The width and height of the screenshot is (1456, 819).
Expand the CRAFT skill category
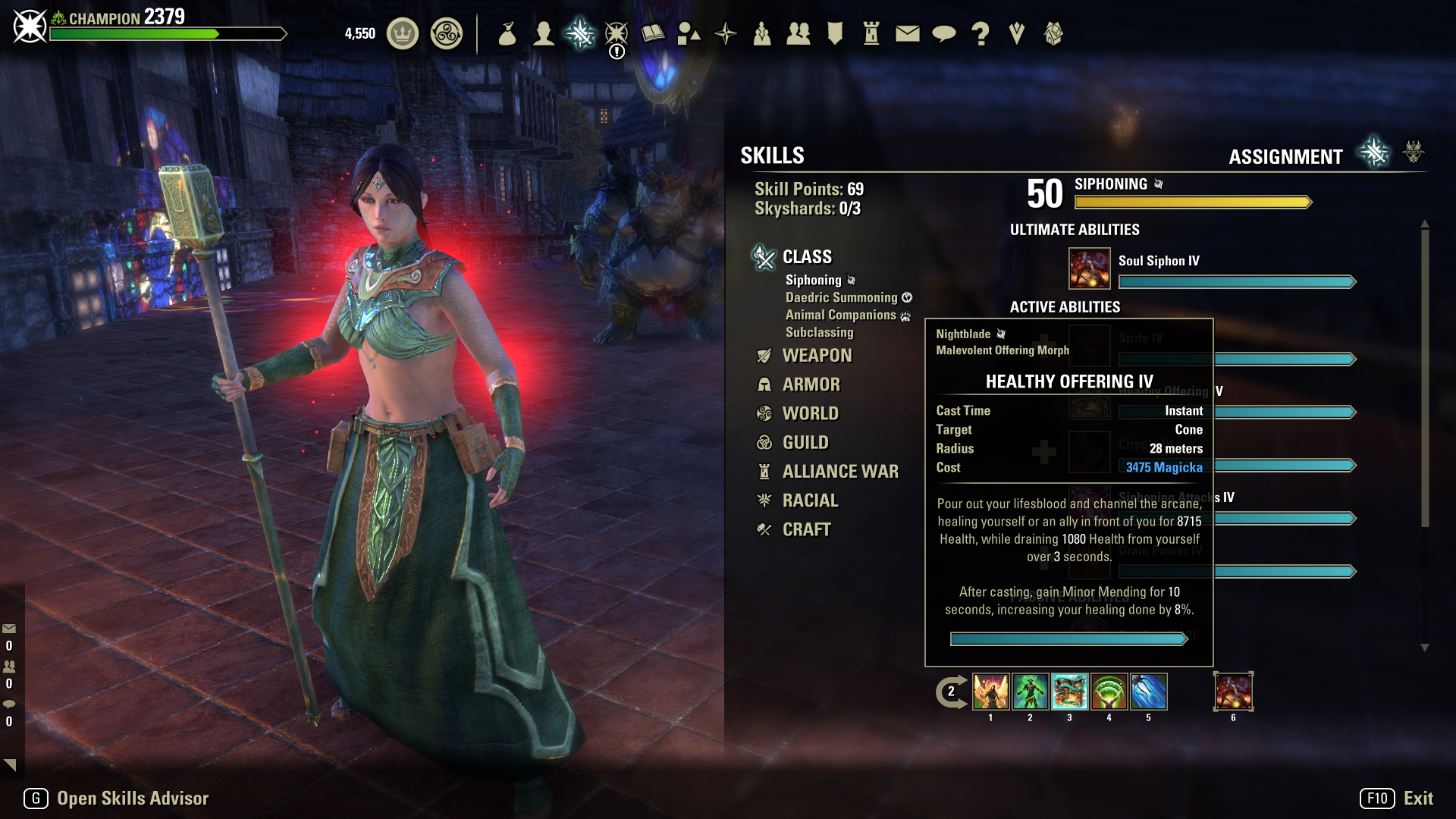[x=806, y=529]
